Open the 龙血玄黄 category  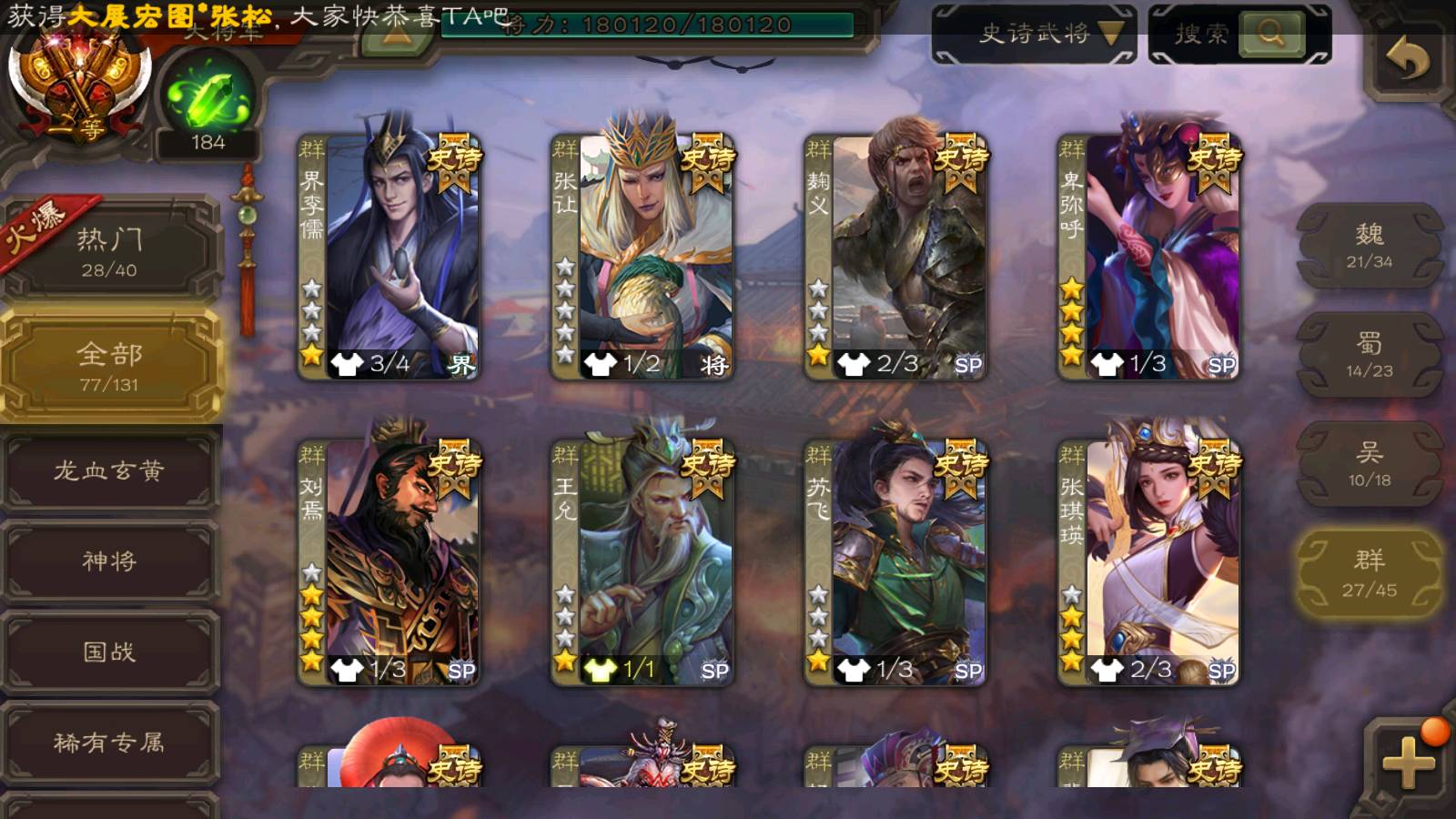109,470
